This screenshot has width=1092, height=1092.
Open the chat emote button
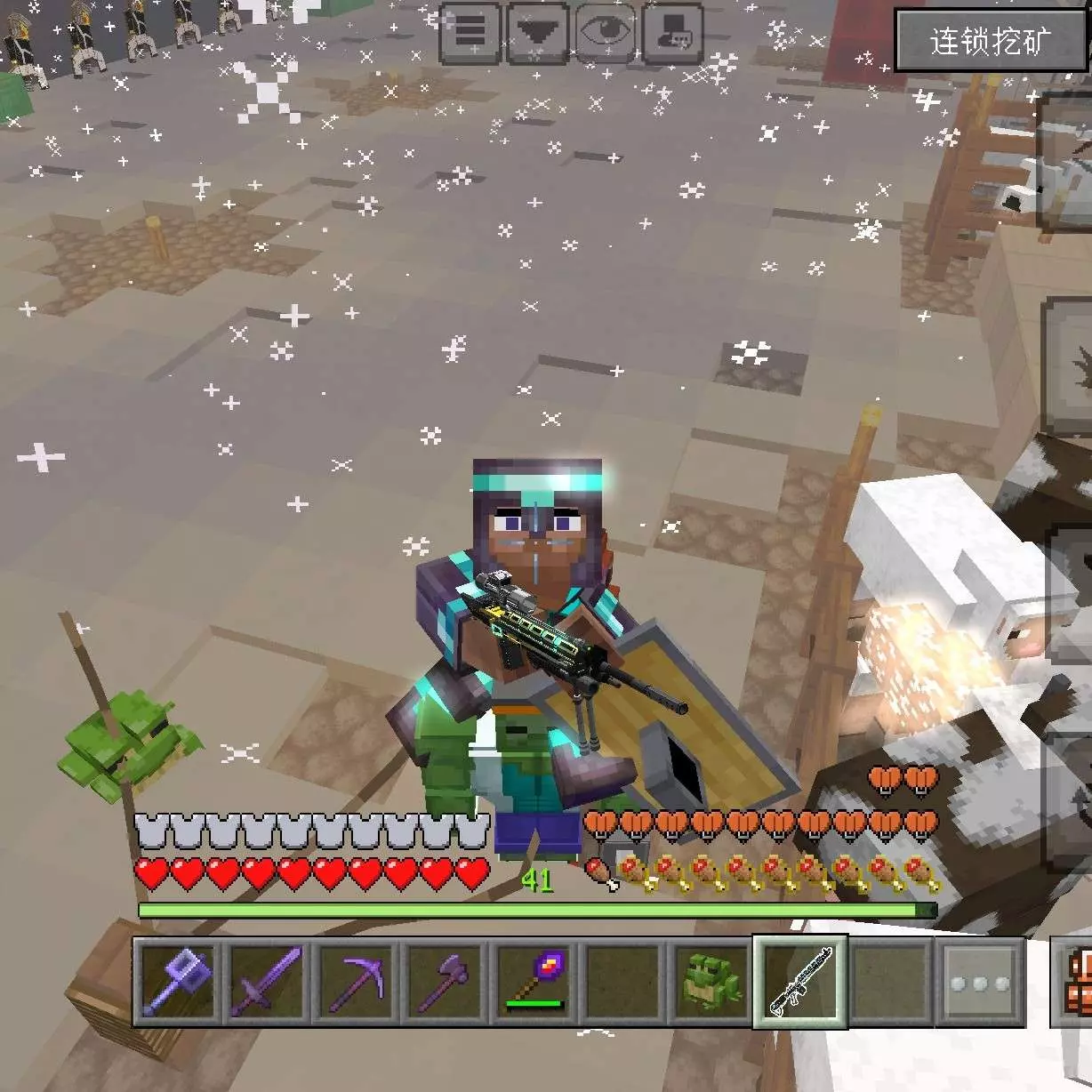coord(672,33)
